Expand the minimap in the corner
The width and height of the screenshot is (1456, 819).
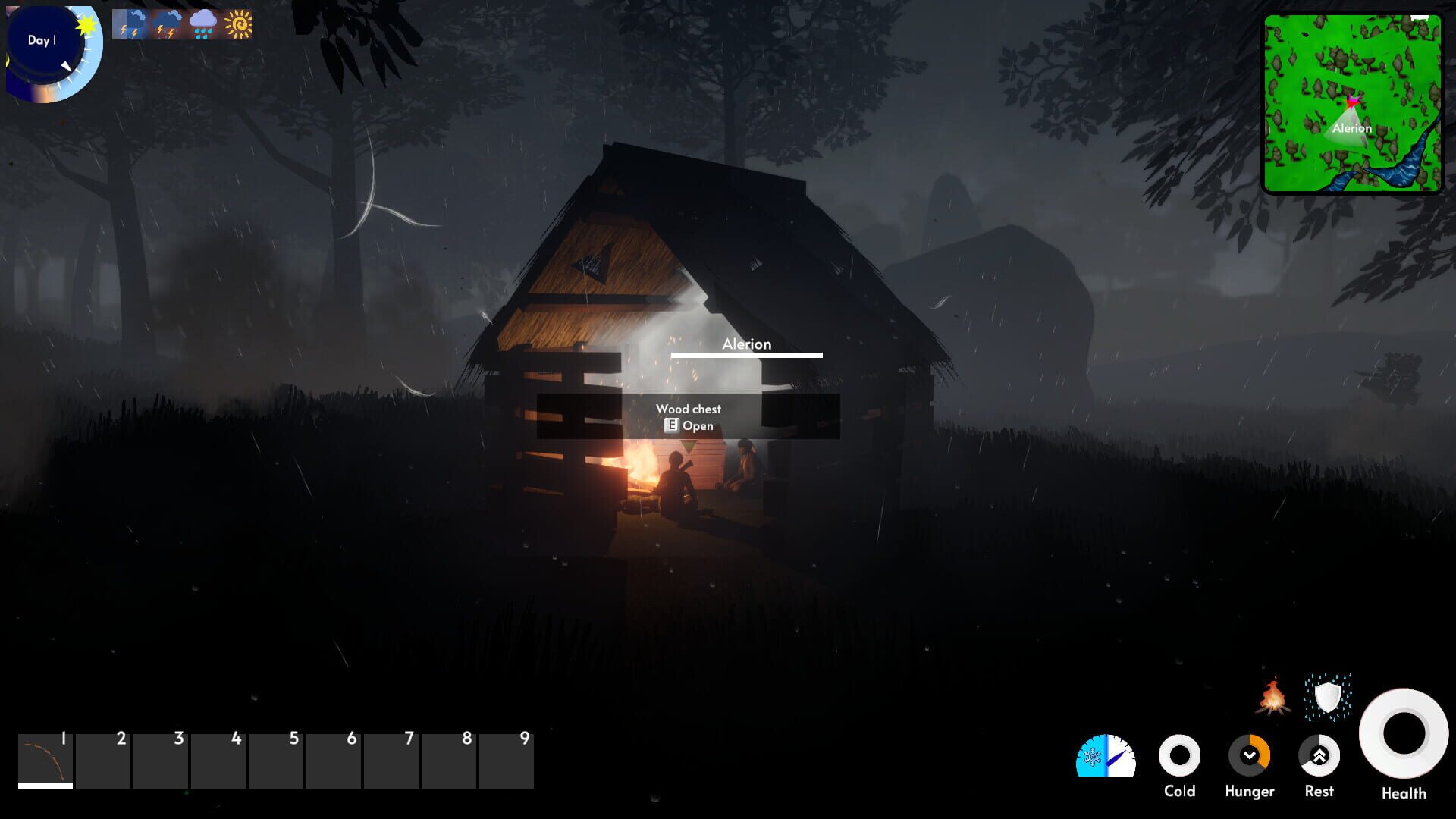pyautogui.click(x=1354, y=102)
